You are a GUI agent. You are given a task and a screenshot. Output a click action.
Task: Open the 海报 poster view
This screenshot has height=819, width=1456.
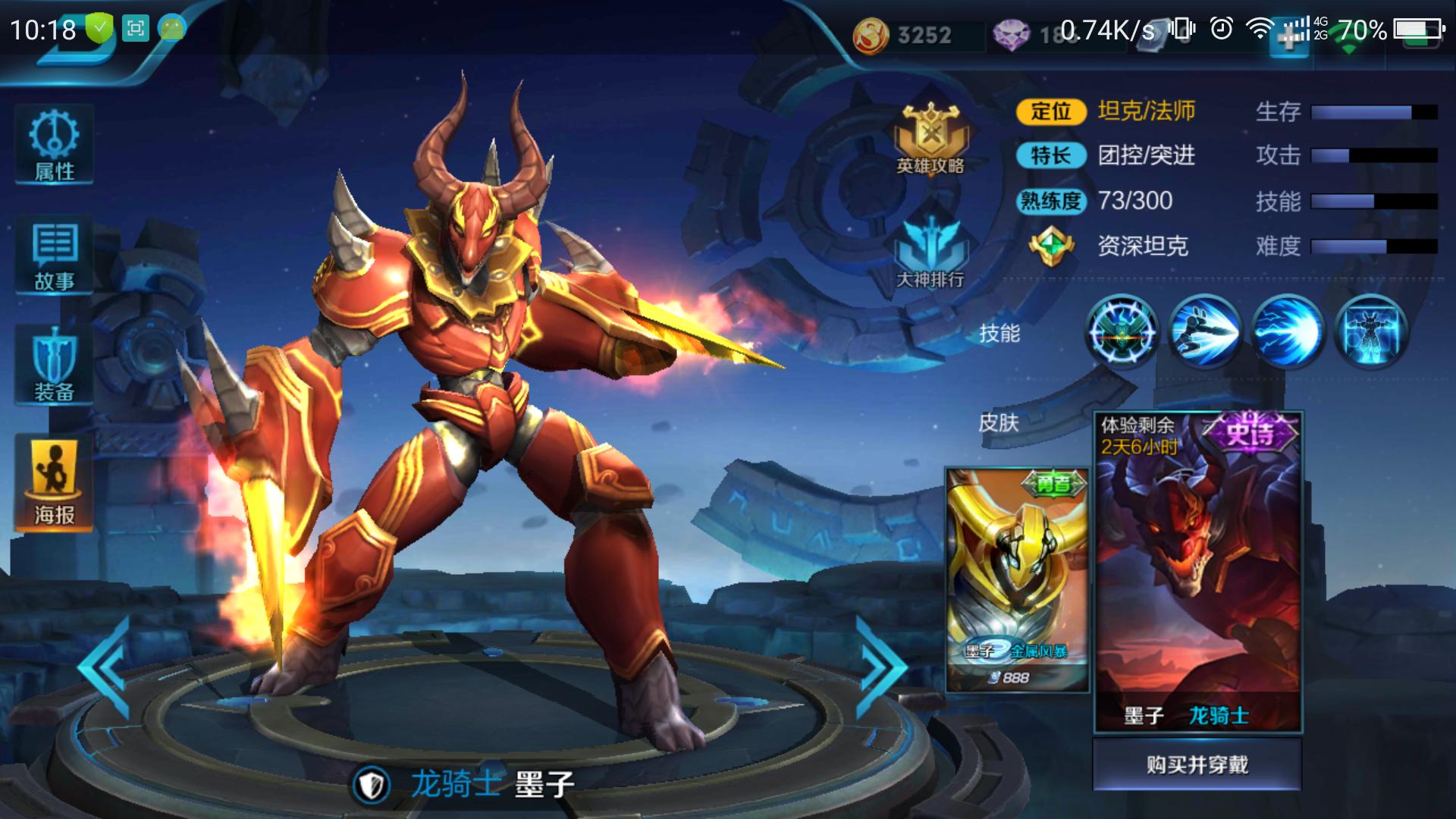(x=54, y=483)
